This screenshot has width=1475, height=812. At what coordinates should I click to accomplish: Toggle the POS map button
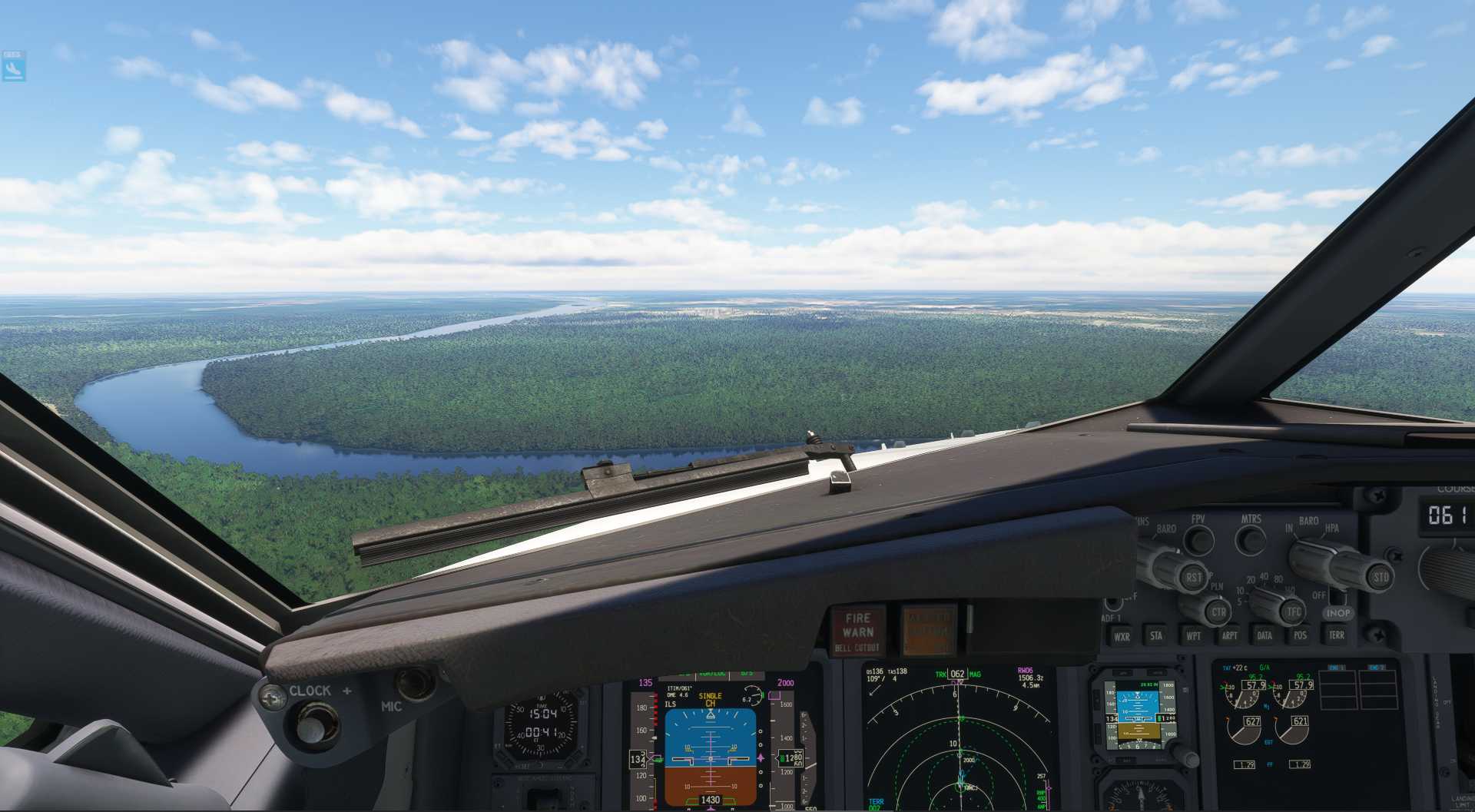(1300, 635)
